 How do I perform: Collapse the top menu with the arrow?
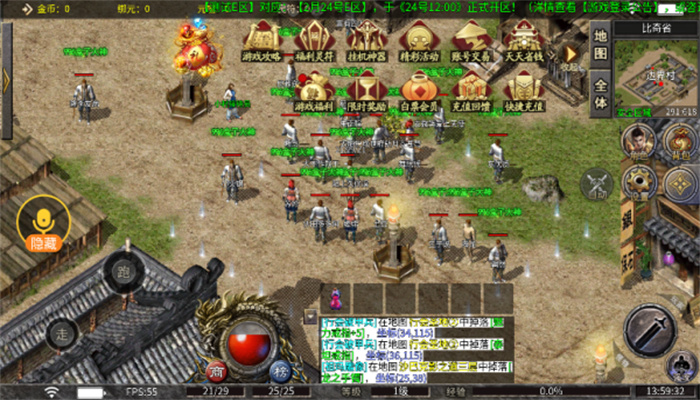(x=571, y=54)
